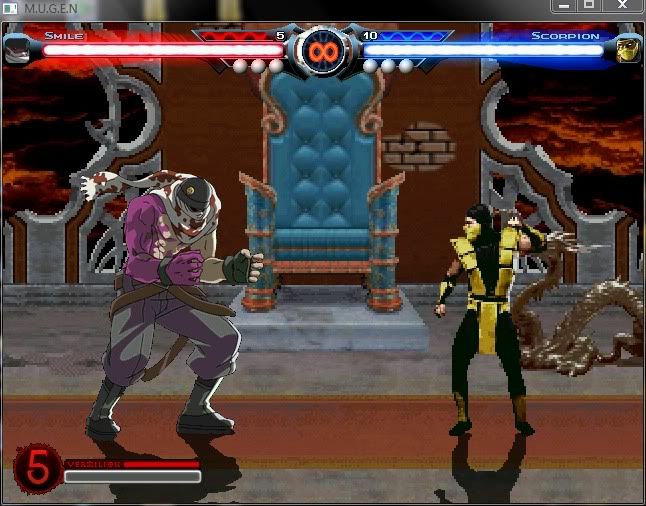
Task: Close the M.U.G.E.N window
Action: [622, 6]
